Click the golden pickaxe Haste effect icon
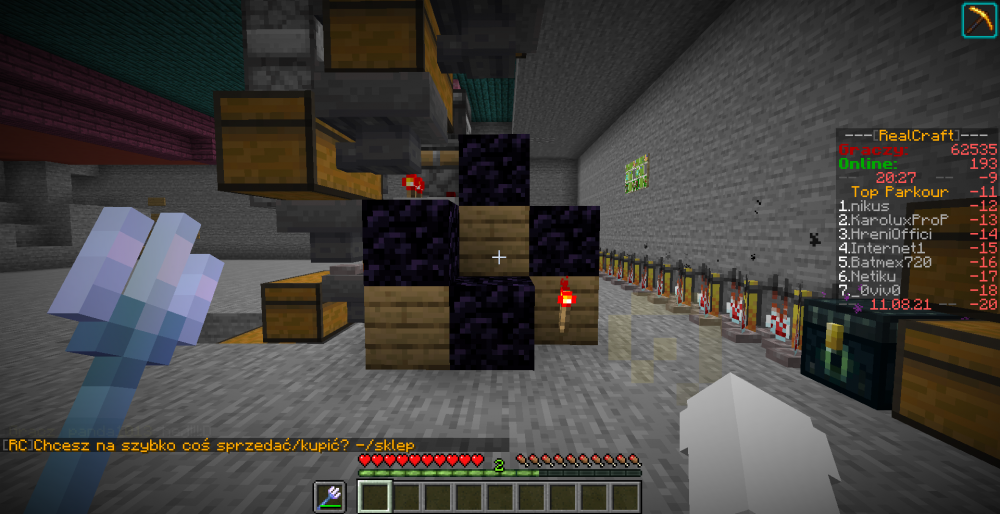 pyautogui.click(x=977, y=21)
